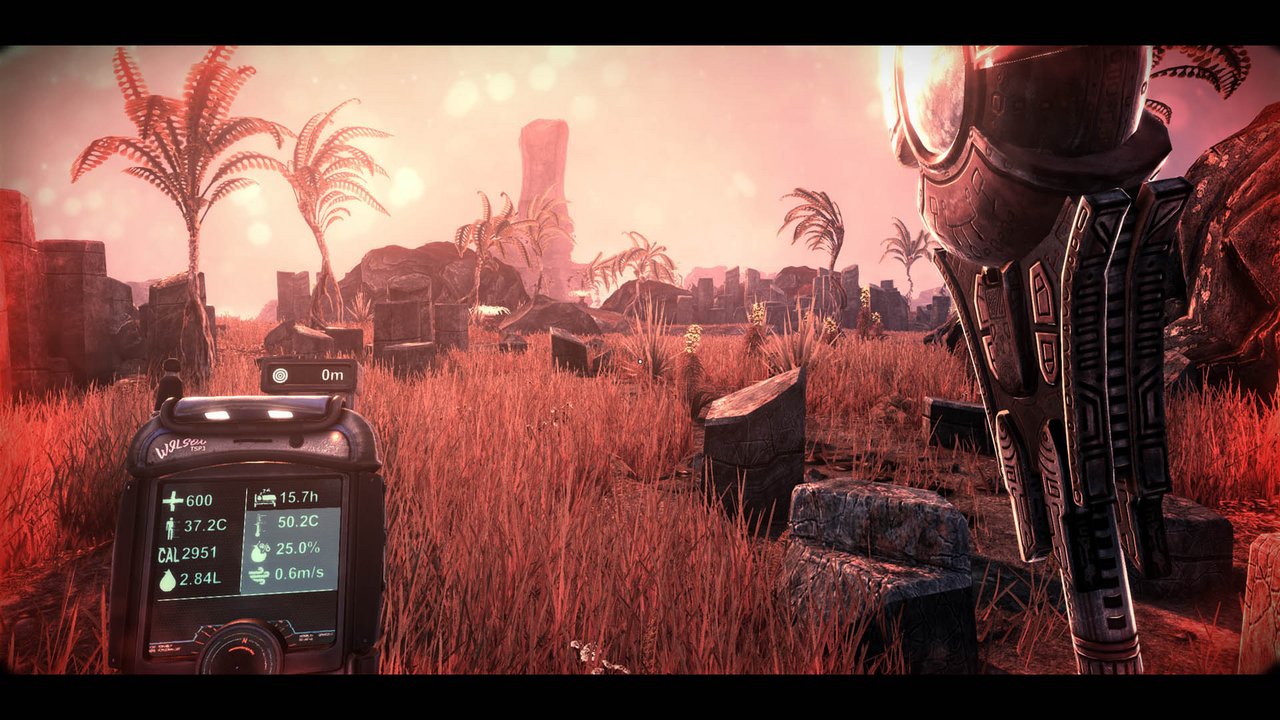Select the humidity icon showing 25.0%
Viewport: 1280px width, 720px height.
[x=260, y=550]
